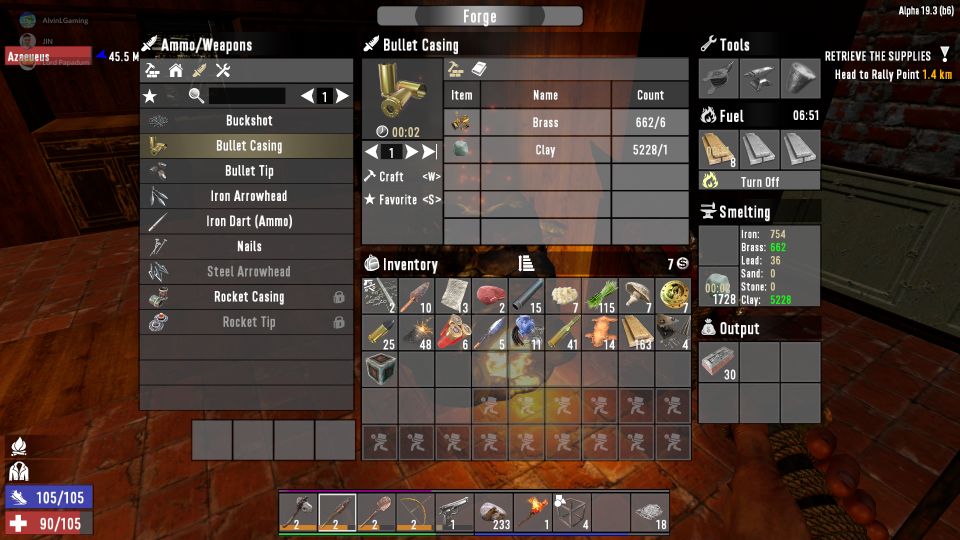Screen dimensions: 960x540
Task: Select Iron Arrowhead in recipe list
Action: [248, 196]
